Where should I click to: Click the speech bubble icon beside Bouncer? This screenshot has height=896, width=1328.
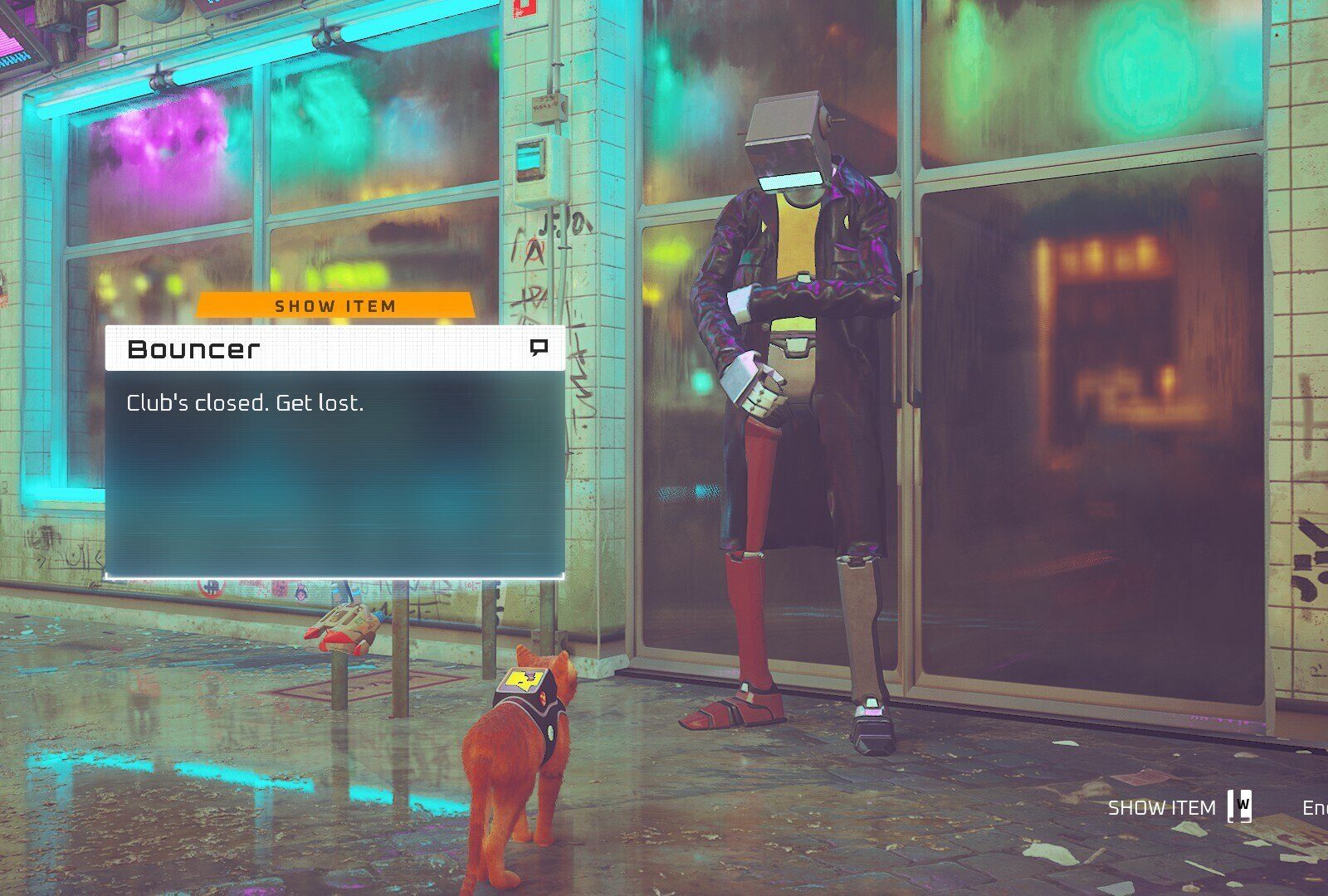pyautogui.click(x=539, y=348)
